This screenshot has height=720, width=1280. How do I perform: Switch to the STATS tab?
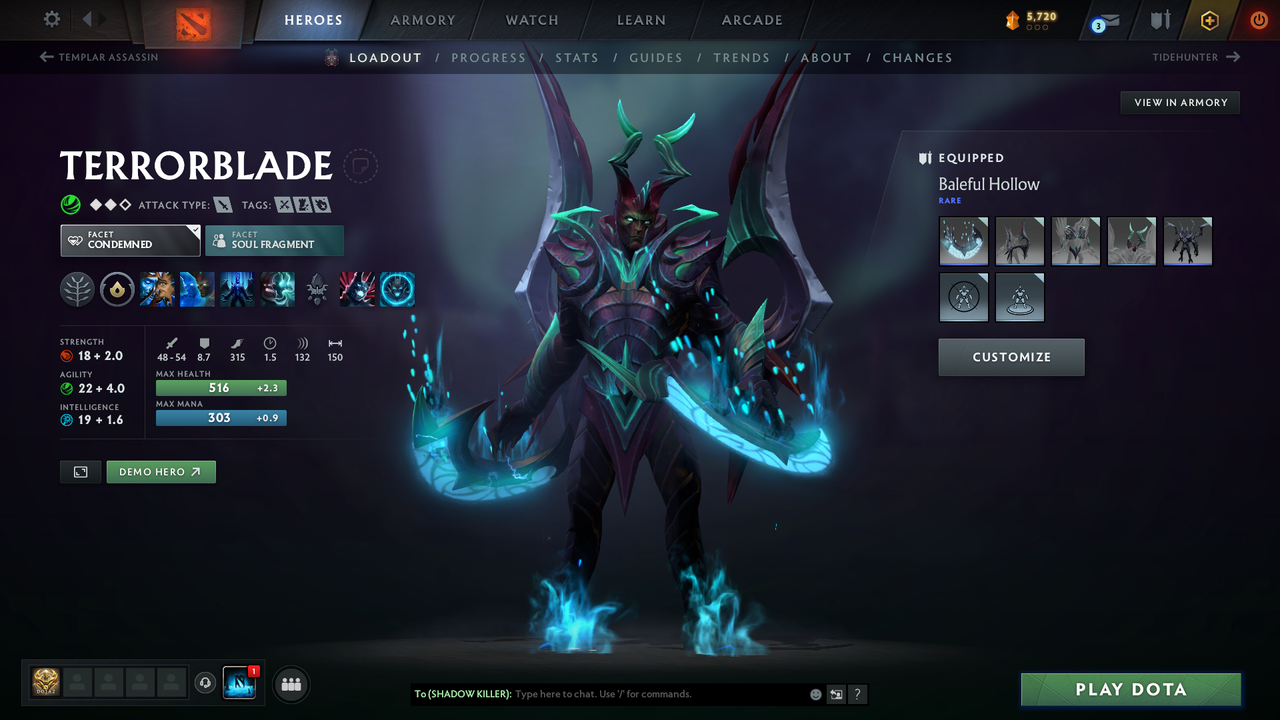[x=577, y=57]
